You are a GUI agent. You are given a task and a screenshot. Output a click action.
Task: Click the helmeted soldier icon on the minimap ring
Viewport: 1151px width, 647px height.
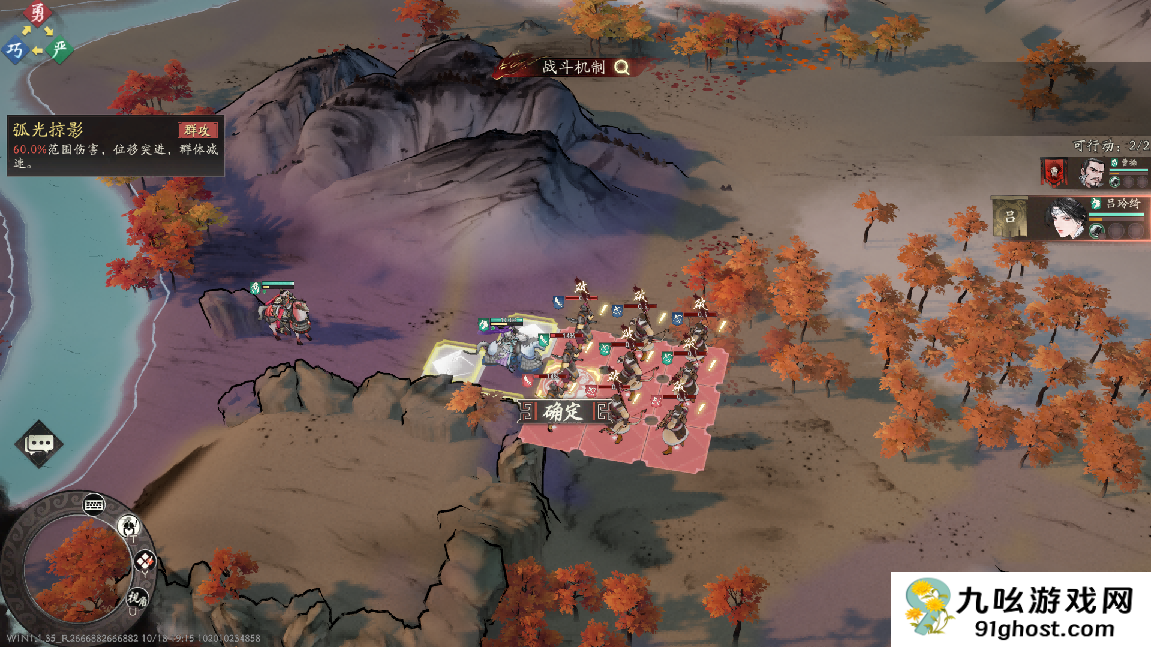coord(129,526)
